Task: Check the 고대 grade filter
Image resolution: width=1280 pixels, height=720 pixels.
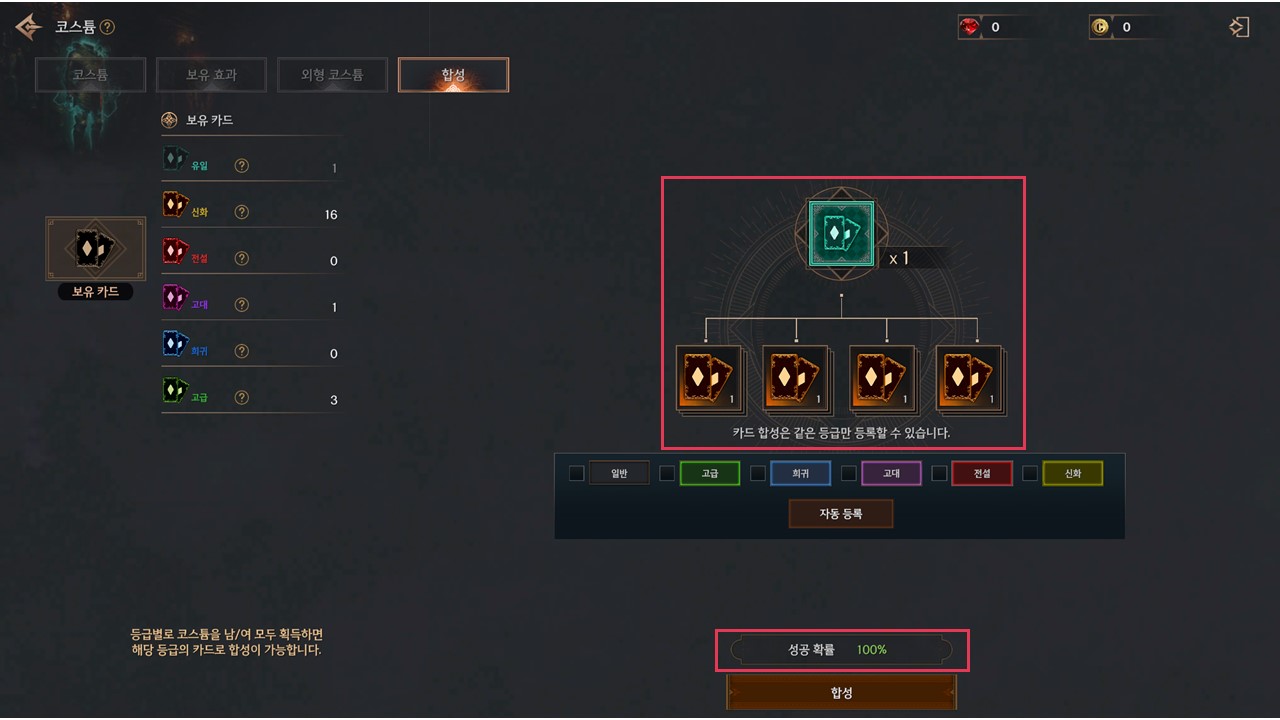Action: click(x=849, y=473)
